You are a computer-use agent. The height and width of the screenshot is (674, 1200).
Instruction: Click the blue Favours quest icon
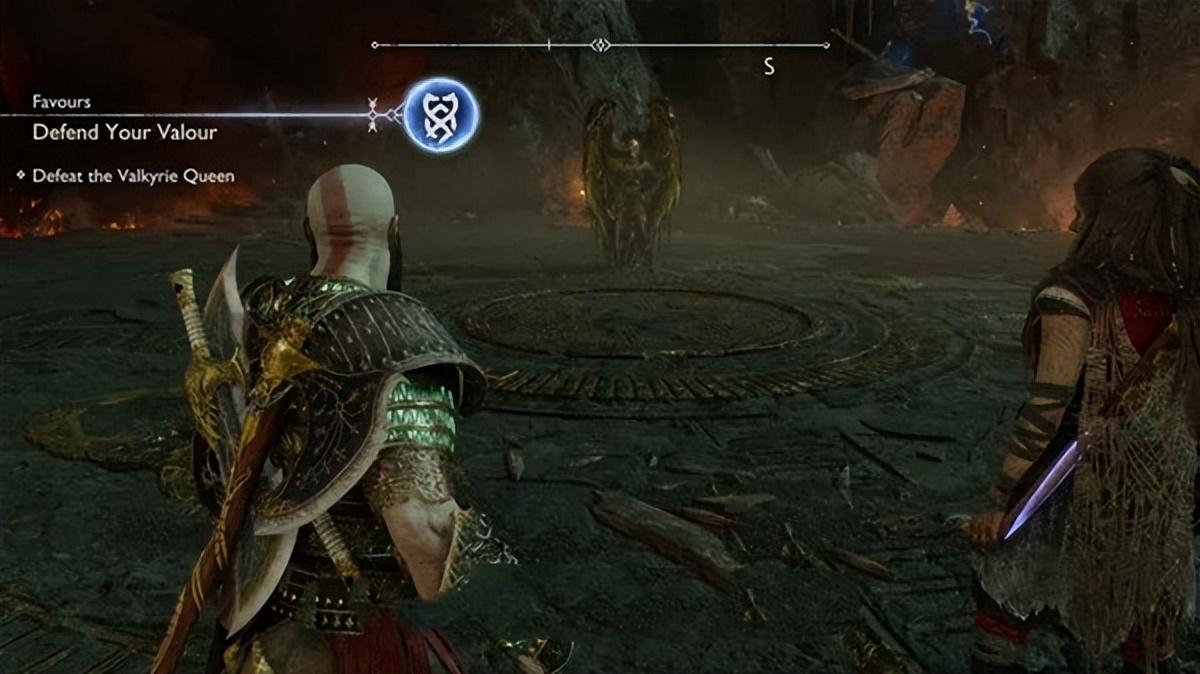(x=441, y=115)
